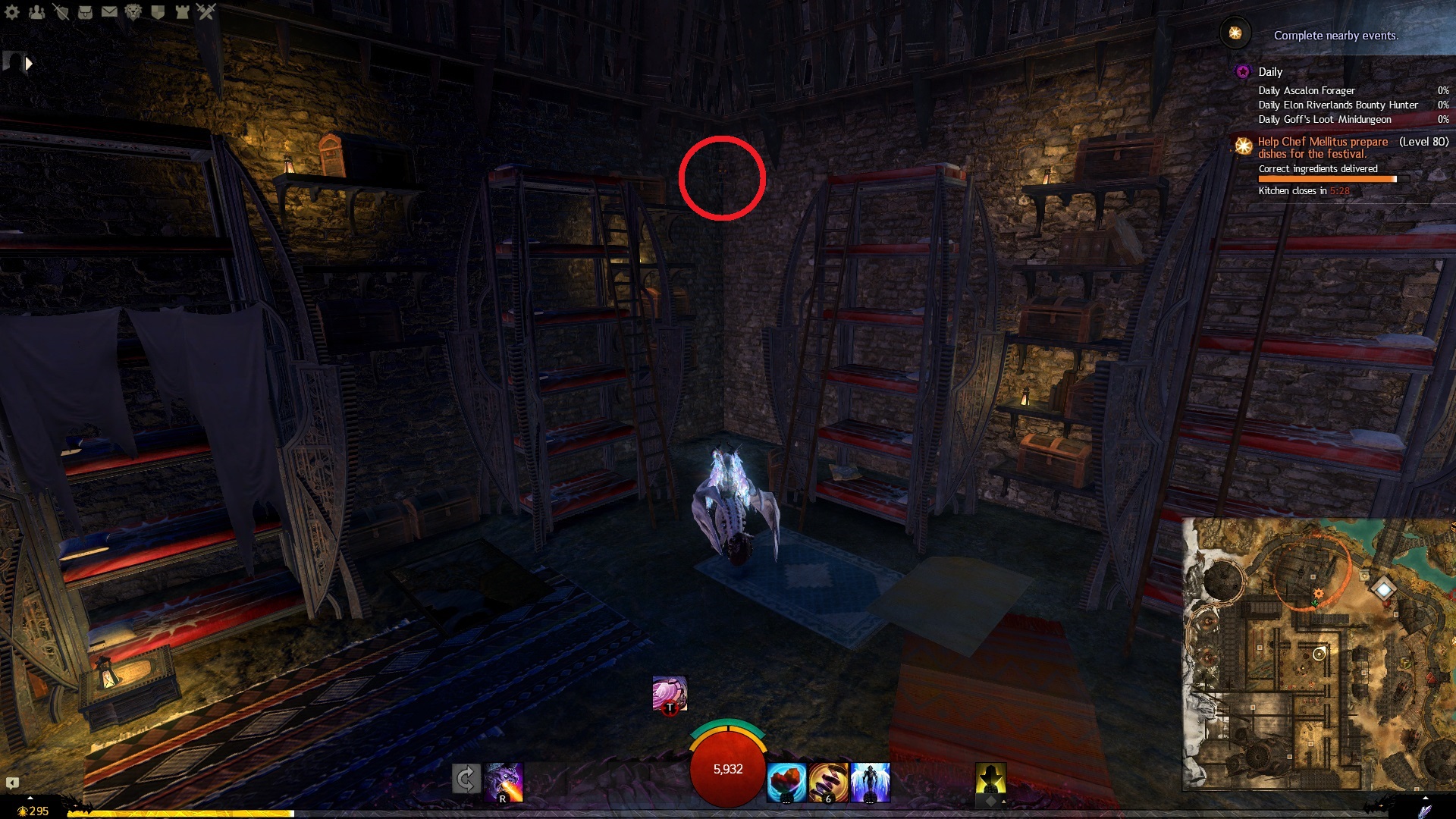Select the Help Chef Mellitus event entry
This screenshot has height=819, width=1456.
(1323, 147)
